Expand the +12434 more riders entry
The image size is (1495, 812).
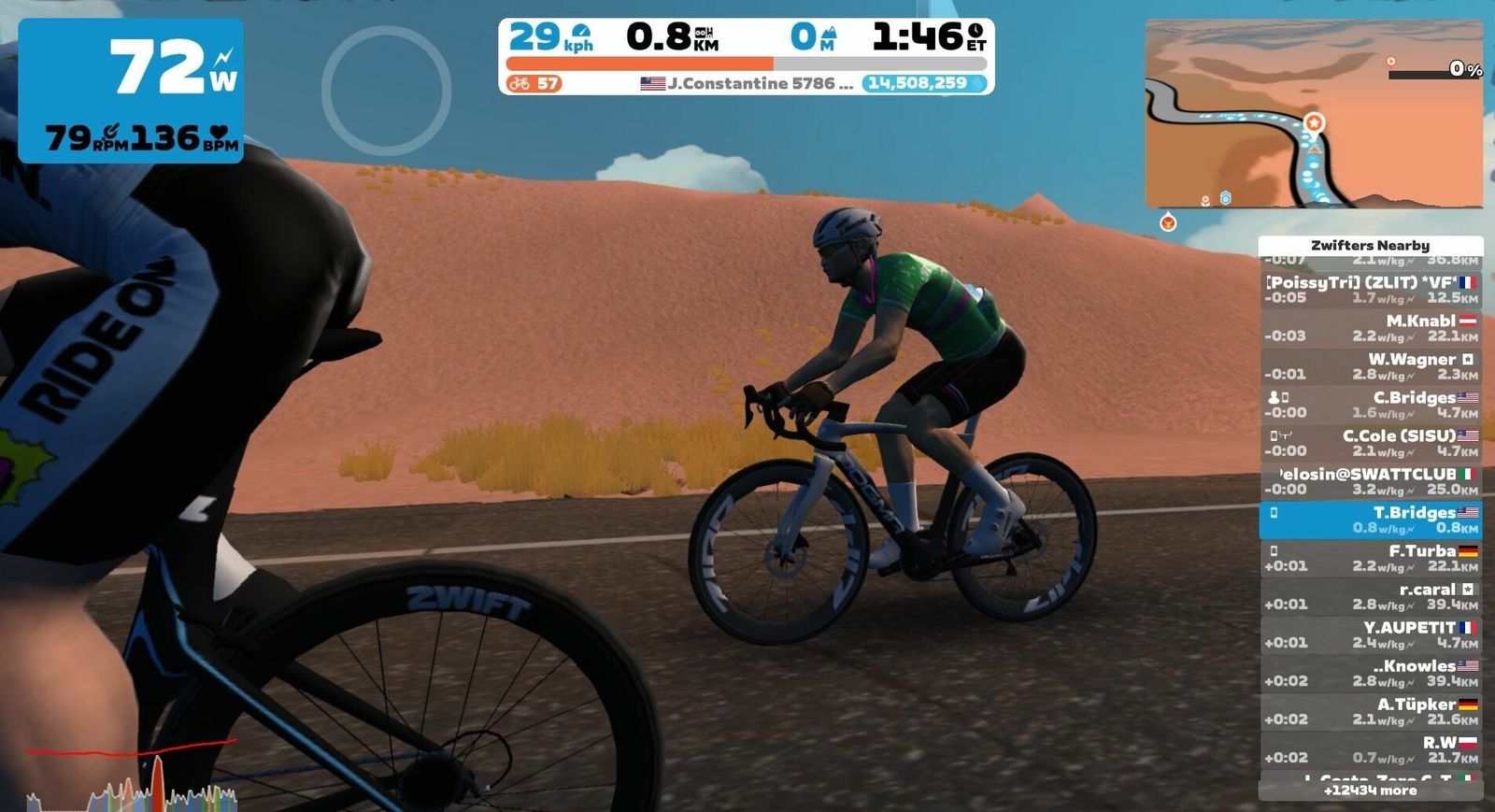1370,791
